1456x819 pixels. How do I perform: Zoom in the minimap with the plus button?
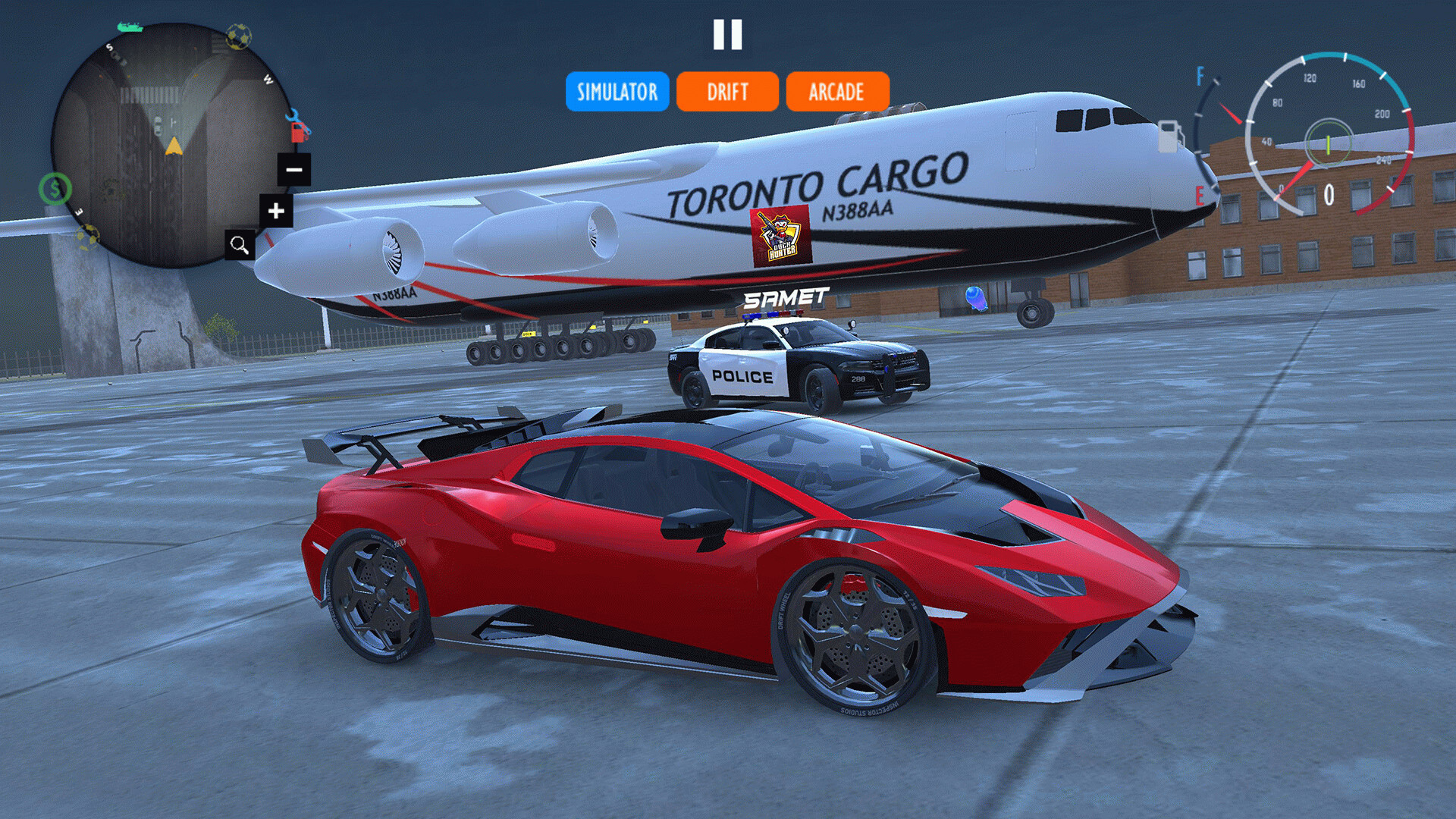(x=276, y=211)
